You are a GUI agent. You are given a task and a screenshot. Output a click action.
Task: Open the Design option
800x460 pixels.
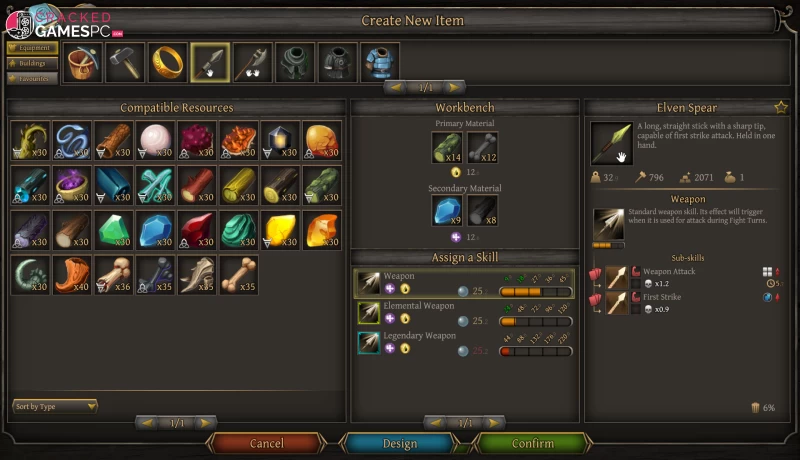coord(400,443)
